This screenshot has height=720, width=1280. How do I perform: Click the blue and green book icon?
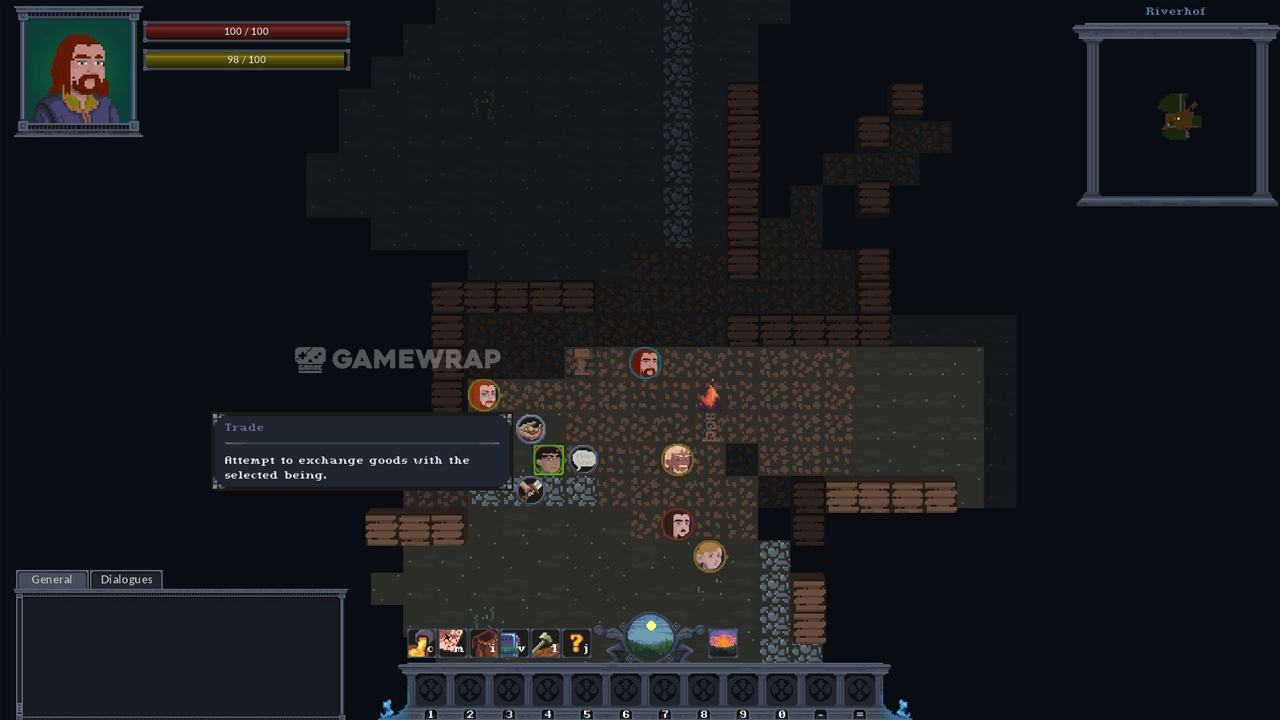513,643
